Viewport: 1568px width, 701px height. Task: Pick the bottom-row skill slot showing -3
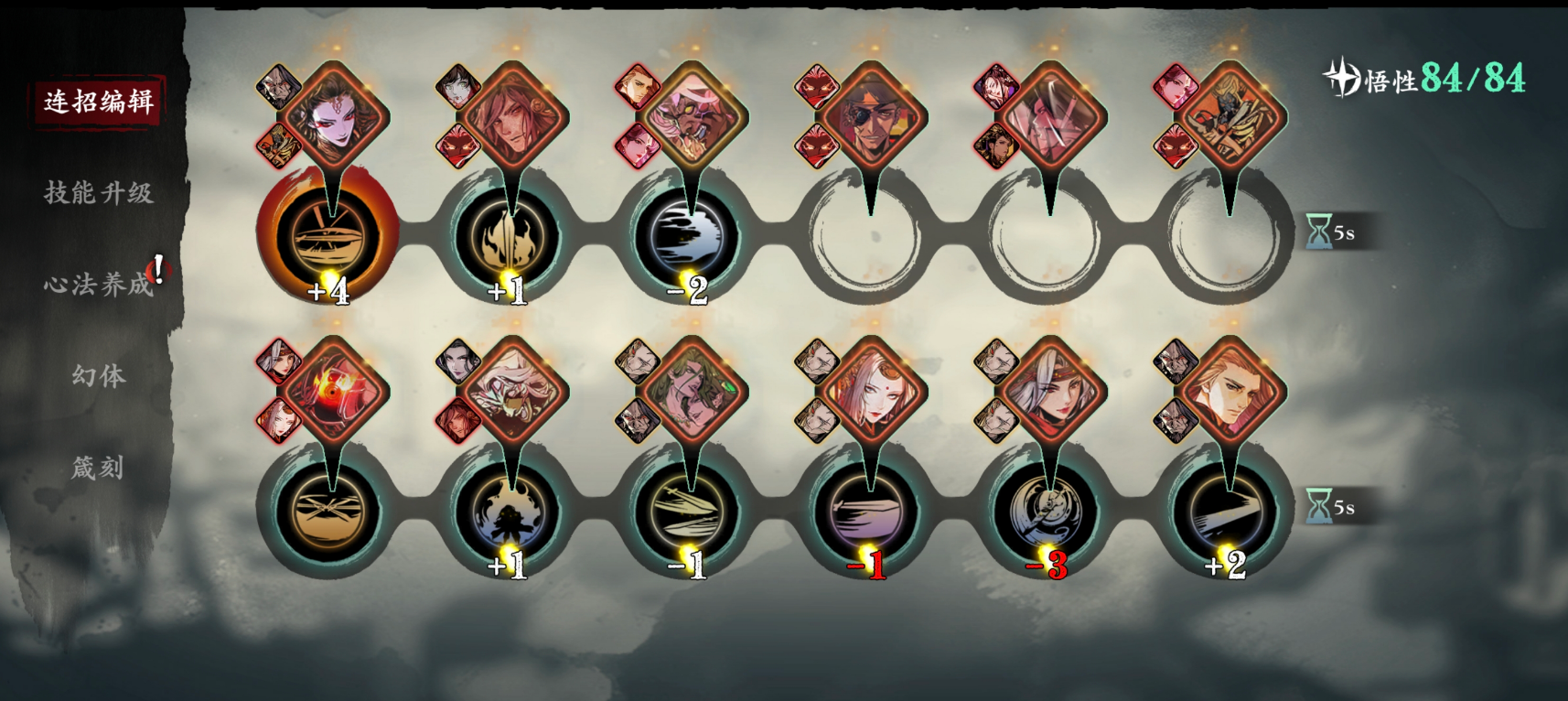pyautogui.click(x=1048, y=511)
